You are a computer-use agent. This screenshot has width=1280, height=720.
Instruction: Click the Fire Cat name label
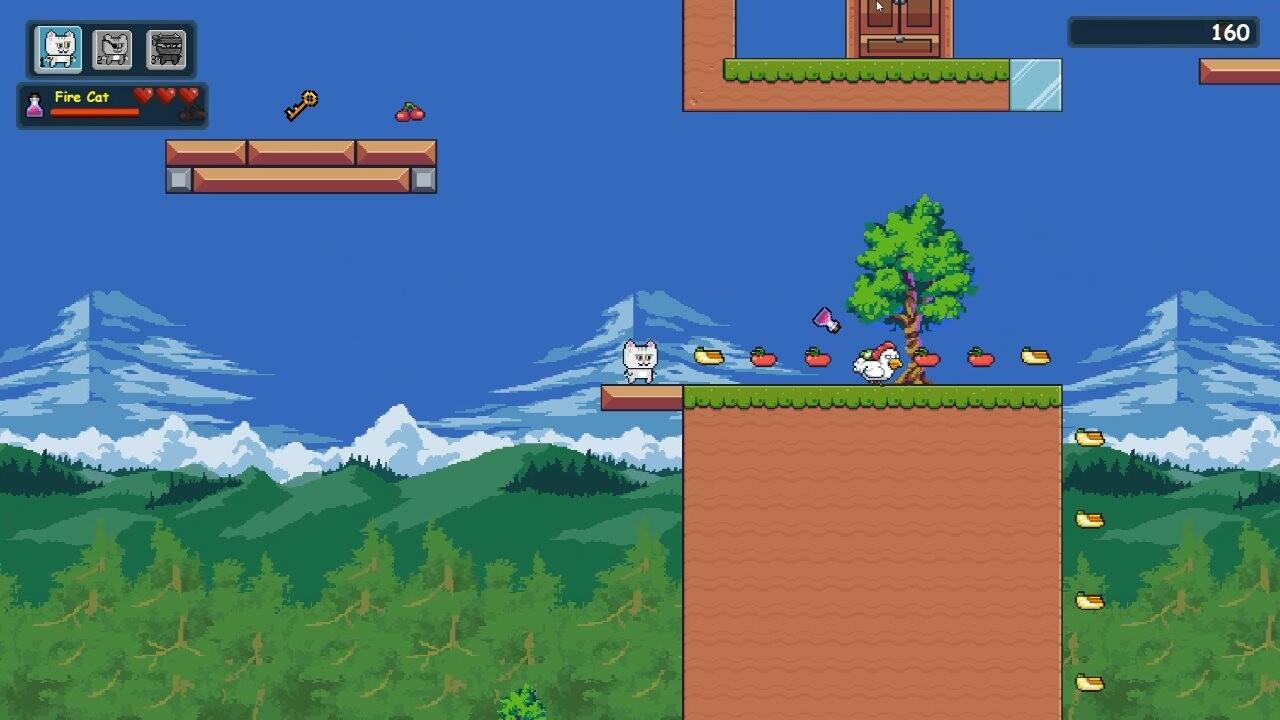[x=80, y=99]
